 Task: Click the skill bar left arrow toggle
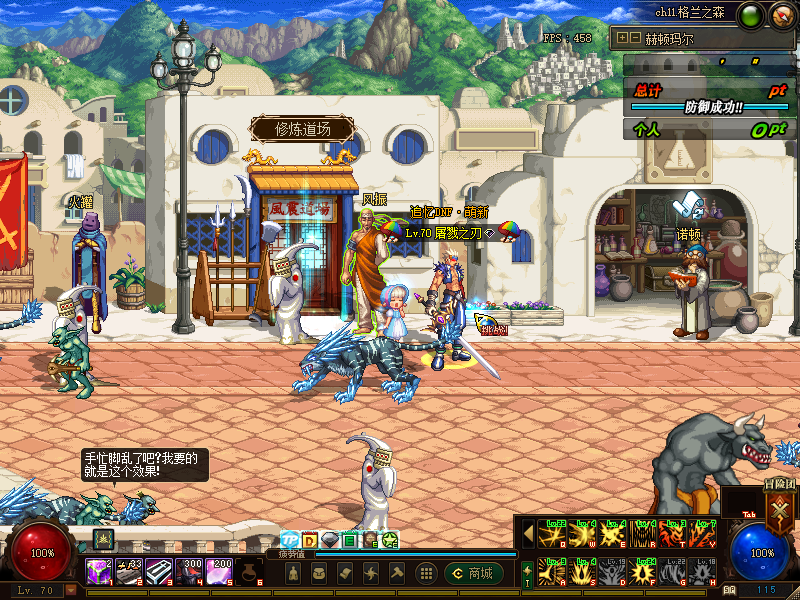click(x=528, y=534)
